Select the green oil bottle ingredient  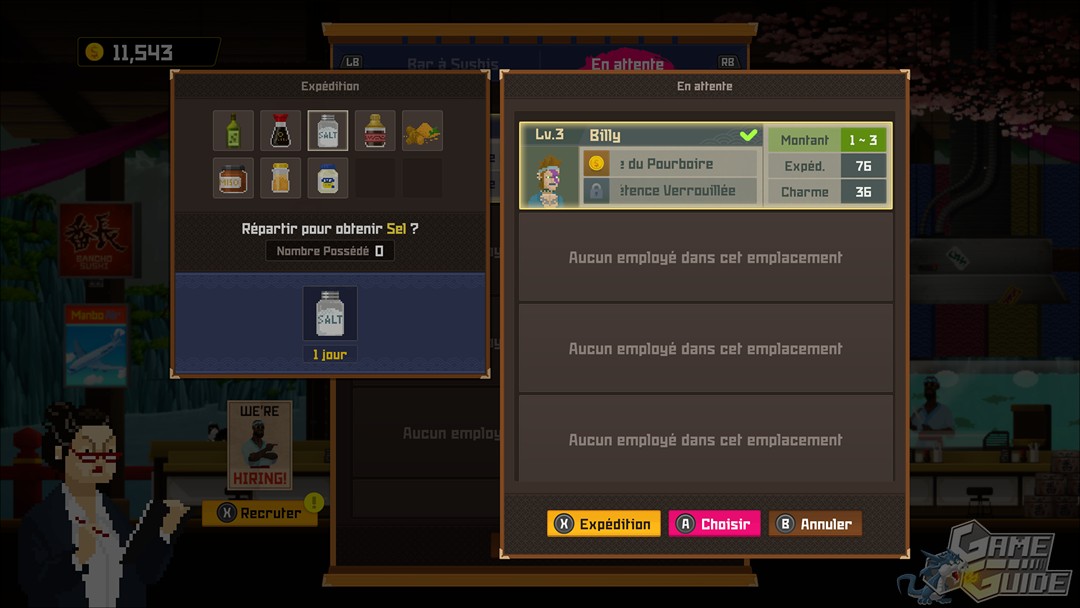(x=233, y=131)
